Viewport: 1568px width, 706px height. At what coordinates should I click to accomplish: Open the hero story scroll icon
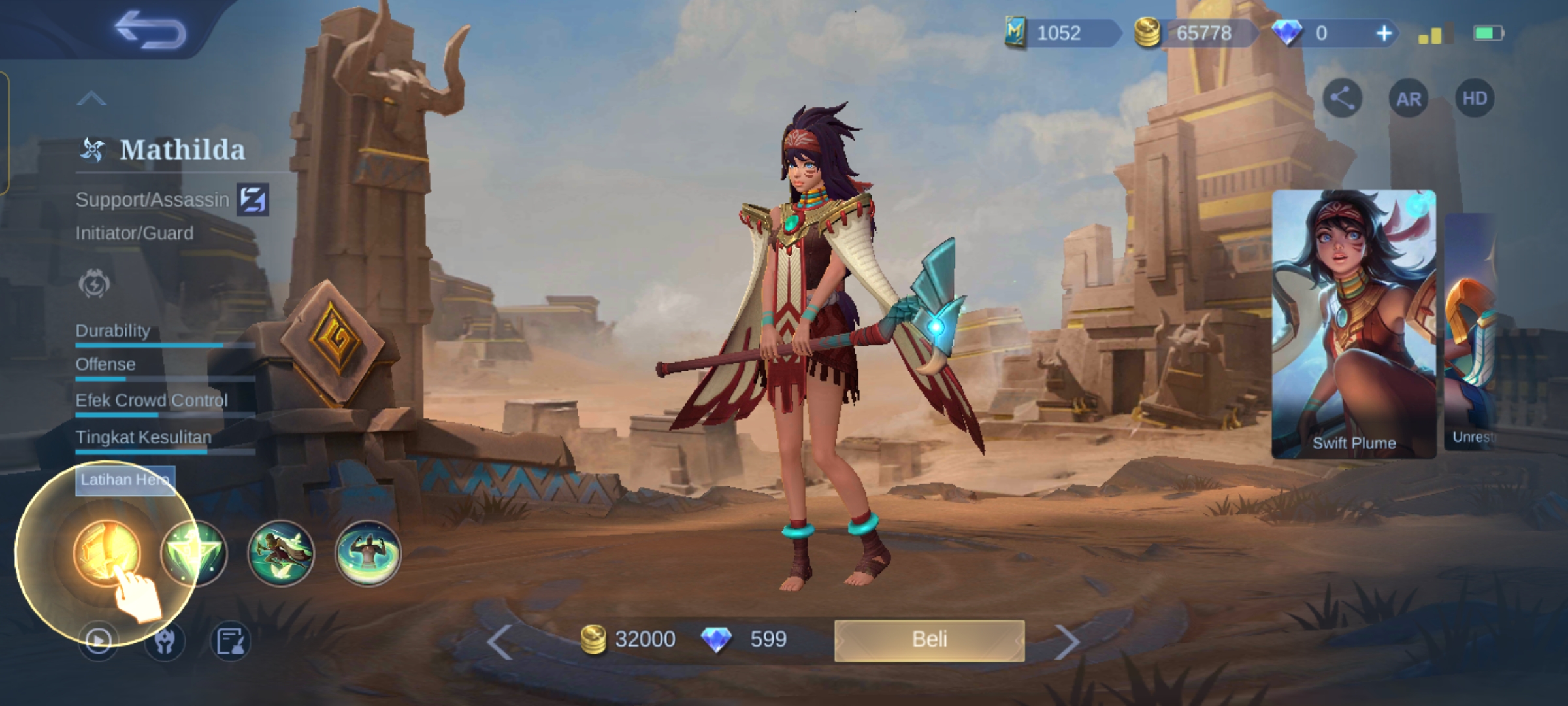(x=230, y=641)
